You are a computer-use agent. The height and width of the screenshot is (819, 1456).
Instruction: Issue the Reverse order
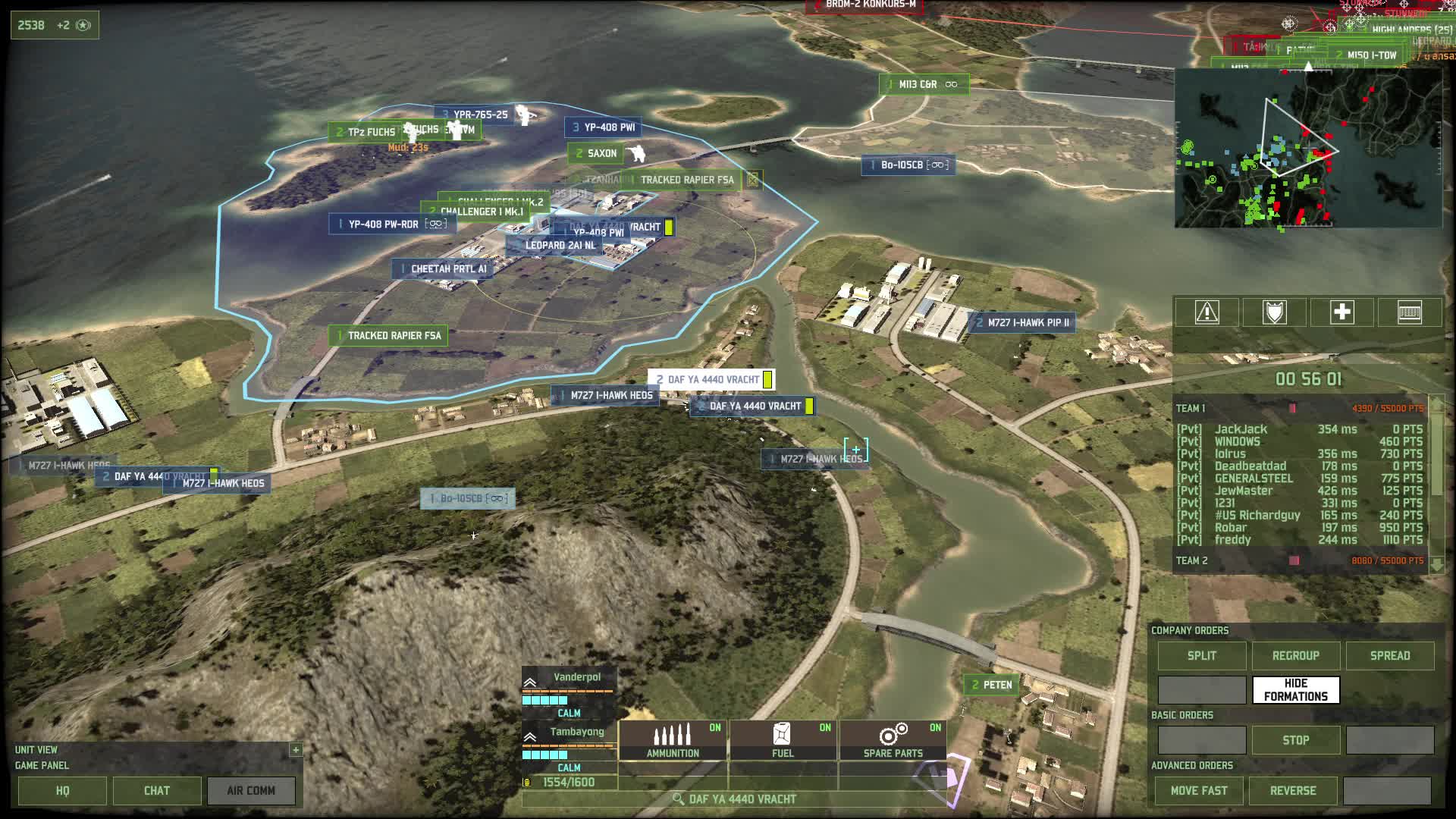tap(1293, 790)
